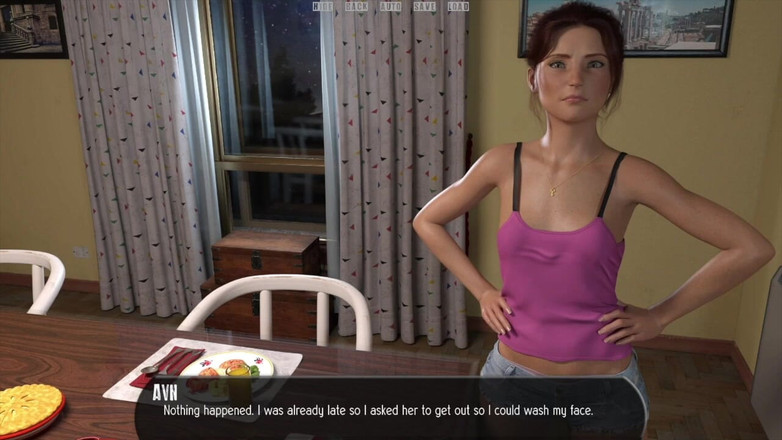This screenshot has width=782, height=440.
Task: Toggle Auto dialogue advance
Action: [x=390, y=7]
